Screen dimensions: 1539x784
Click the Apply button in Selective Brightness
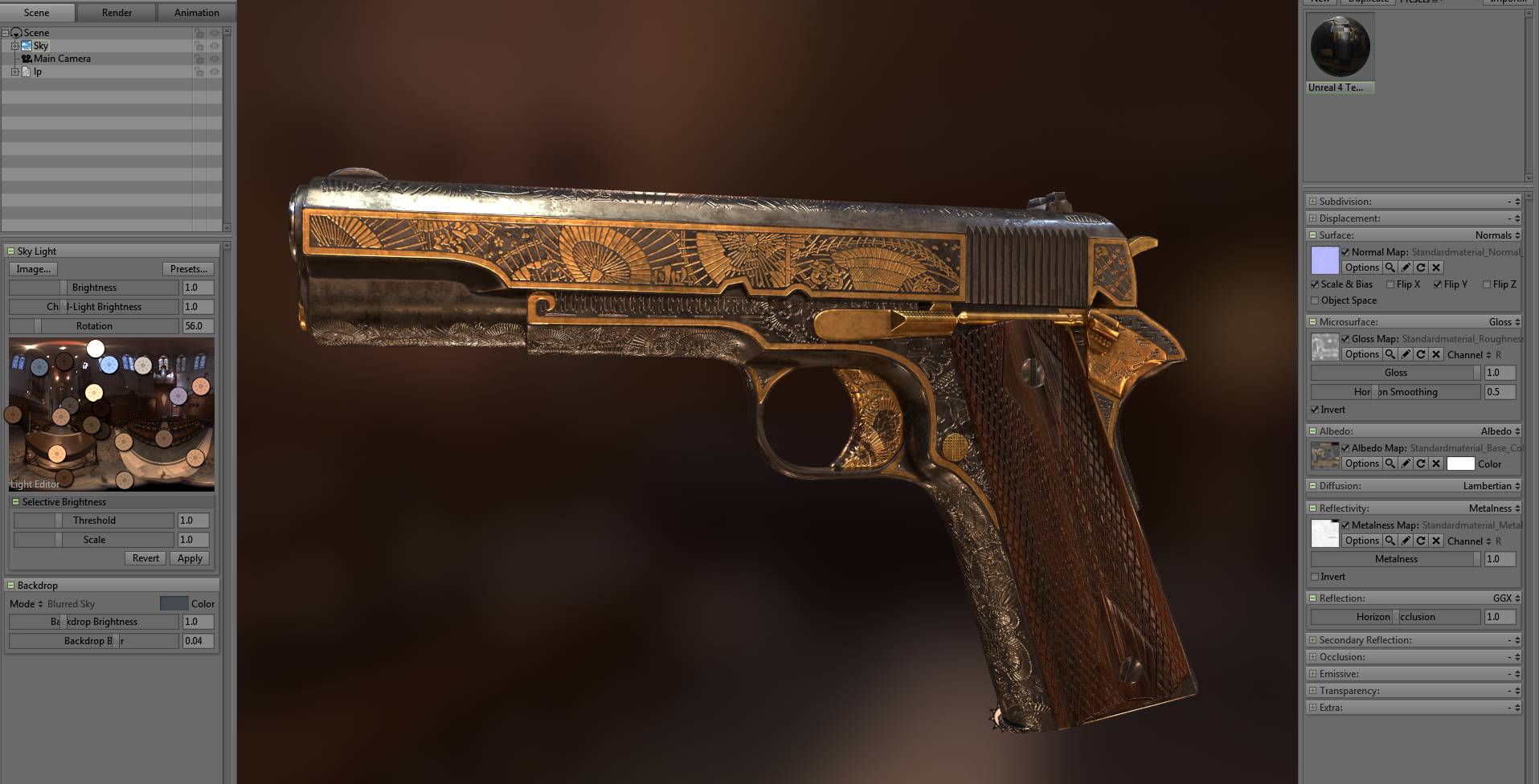(x=190, y=557)
